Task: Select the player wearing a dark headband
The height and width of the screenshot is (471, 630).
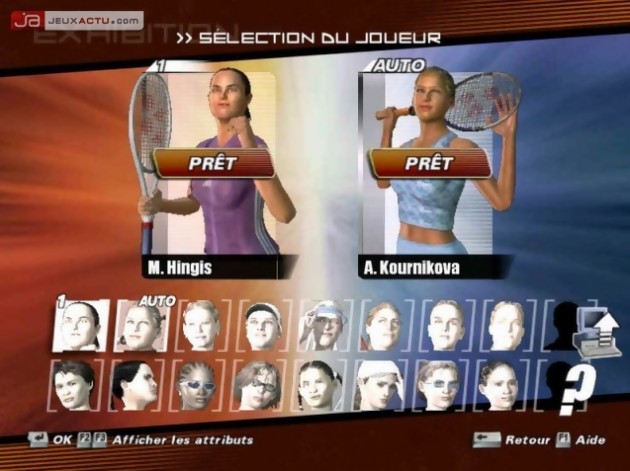Action: (262, 326)
